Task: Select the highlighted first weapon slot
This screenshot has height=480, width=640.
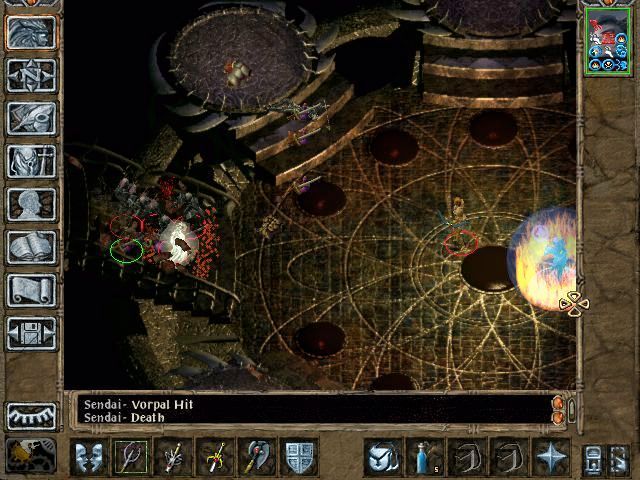Action: [x=131, y=457]
